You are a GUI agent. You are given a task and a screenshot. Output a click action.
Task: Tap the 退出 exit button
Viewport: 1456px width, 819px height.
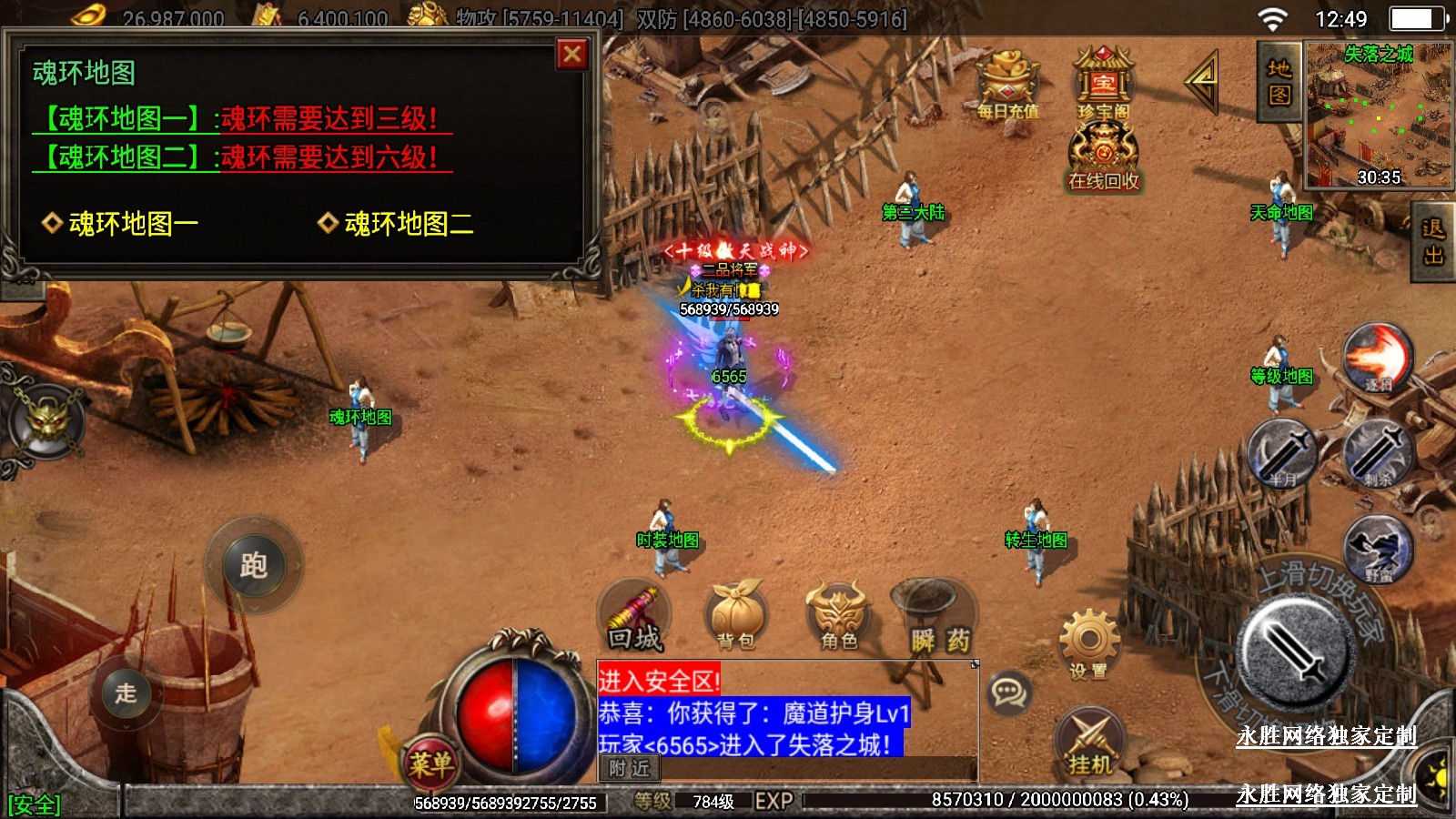[x=1433, y=241]
